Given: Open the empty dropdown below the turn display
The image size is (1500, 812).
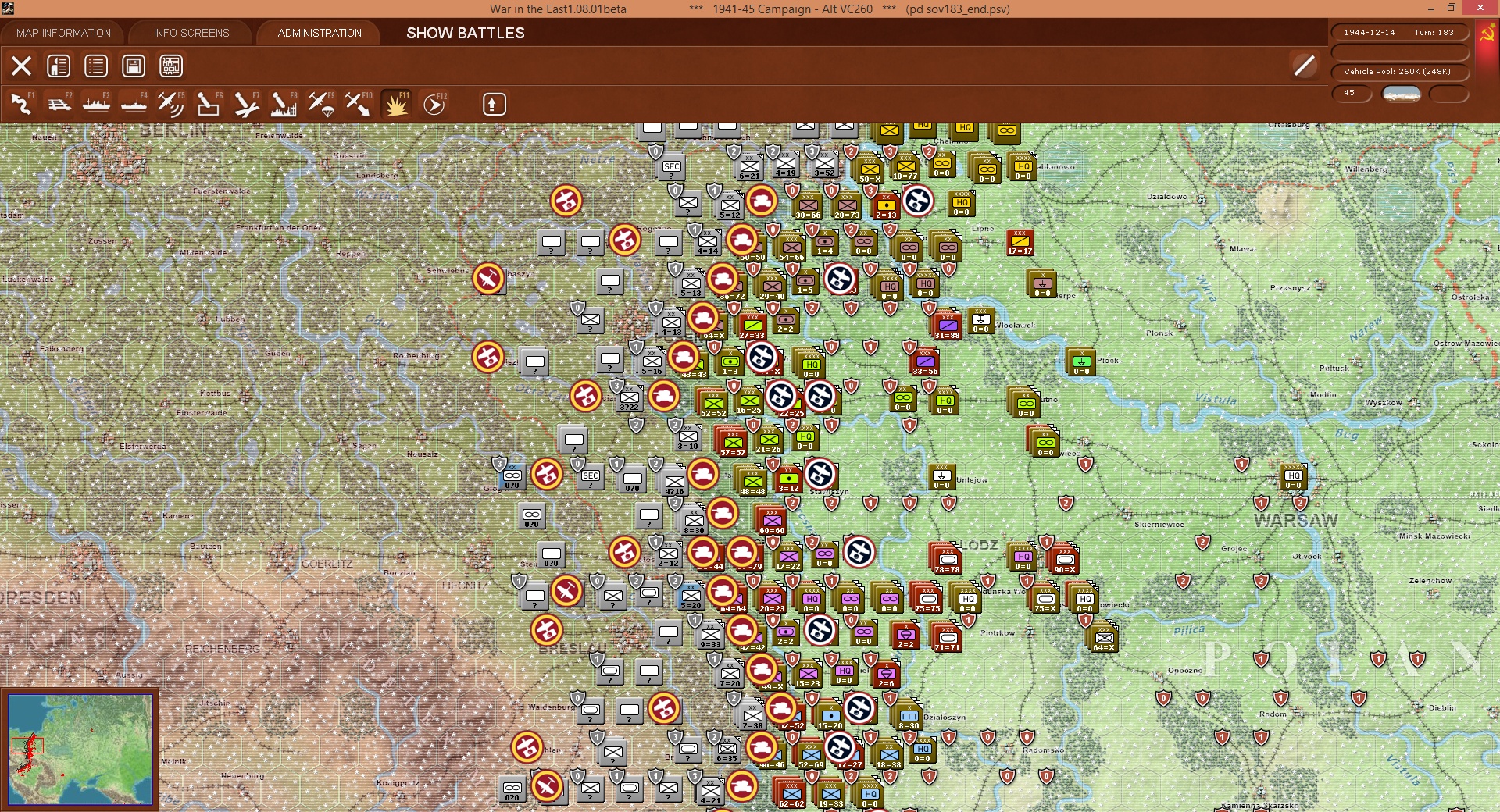Looking at the screenshot, I should (1402, 53).
